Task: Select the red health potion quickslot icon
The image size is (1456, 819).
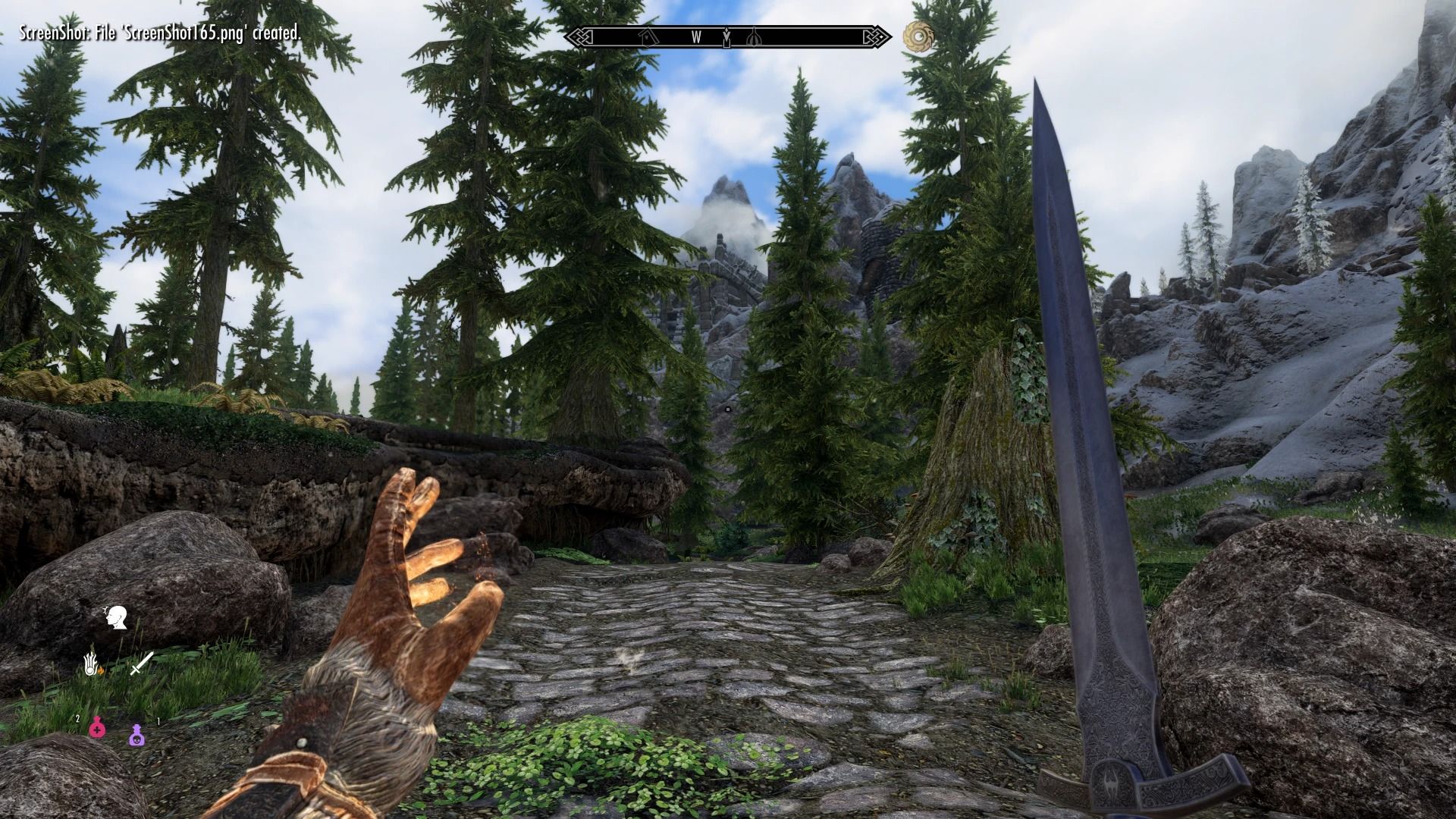Action: point(98,730)
